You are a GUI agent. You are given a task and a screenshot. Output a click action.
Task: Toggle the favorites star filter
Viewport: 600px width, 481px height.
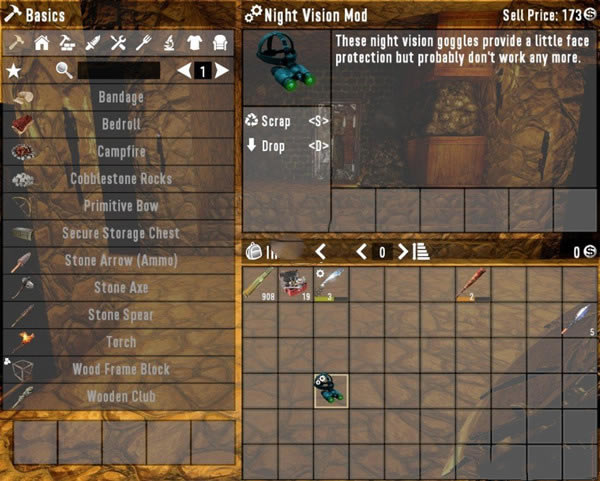click(x=14, y=71)
